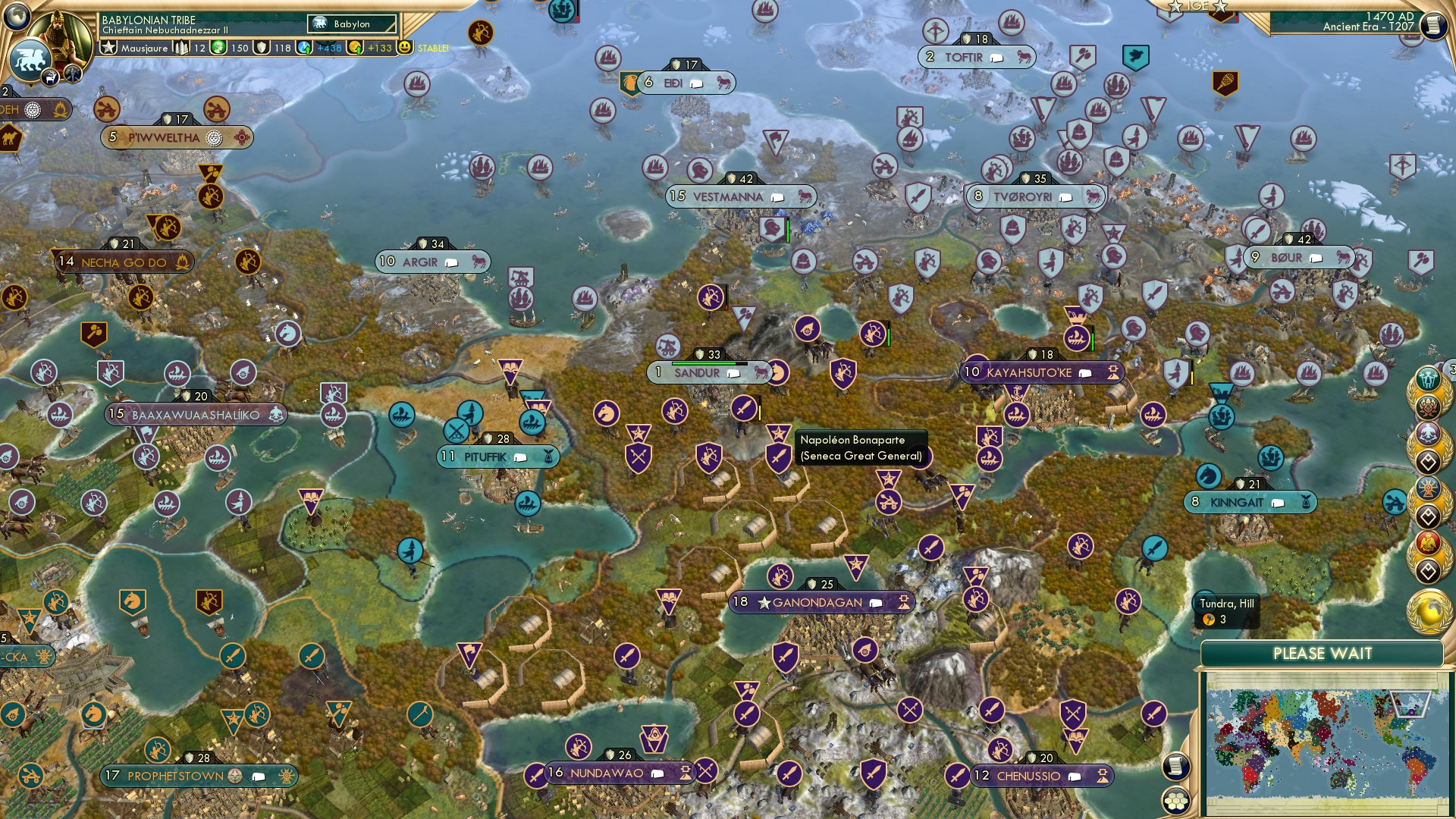Click the gold coin icon showing +133

pos(353,47)
